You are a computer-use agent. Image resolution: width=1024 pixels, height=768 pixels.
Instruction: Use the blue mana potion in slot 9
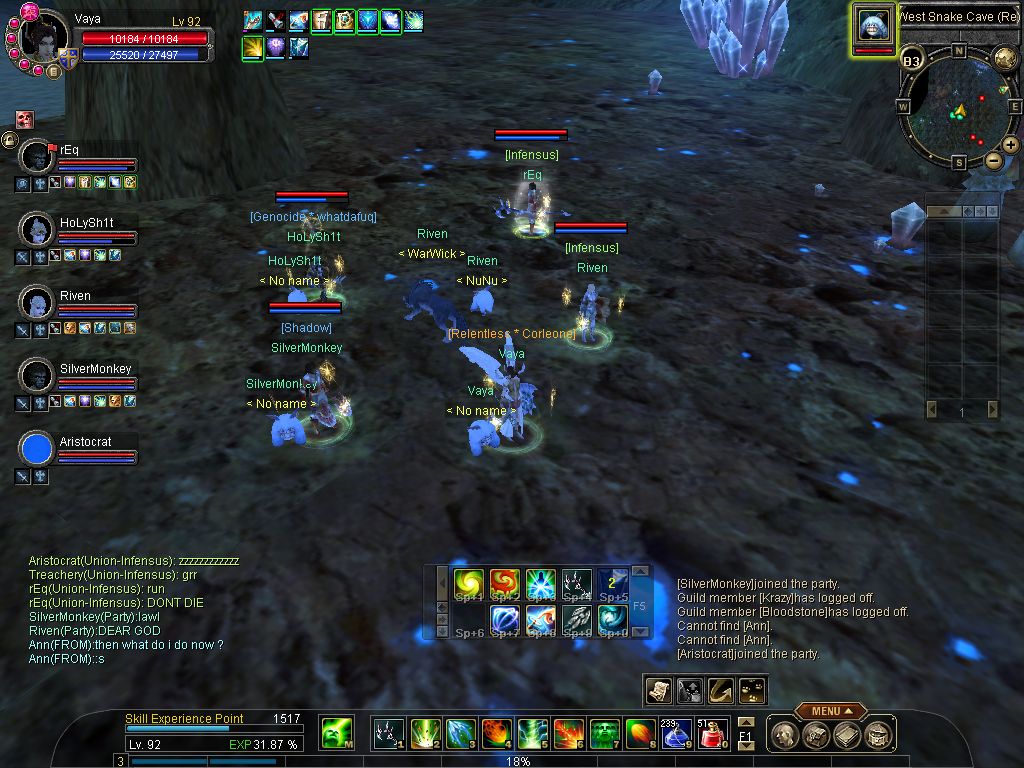click(677, 734)
